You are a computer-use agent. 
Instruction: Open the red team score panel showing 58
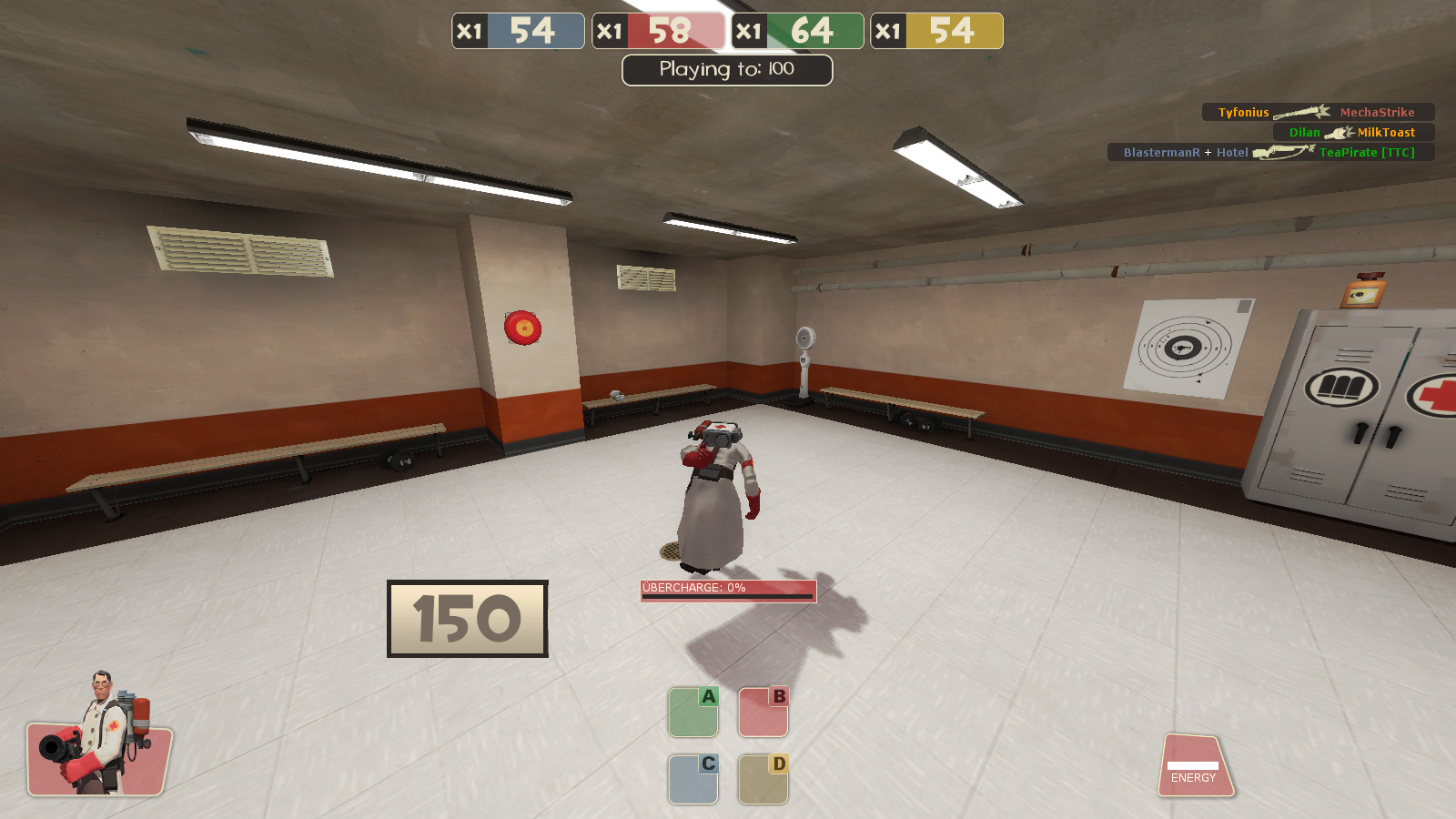pos(672,30)
